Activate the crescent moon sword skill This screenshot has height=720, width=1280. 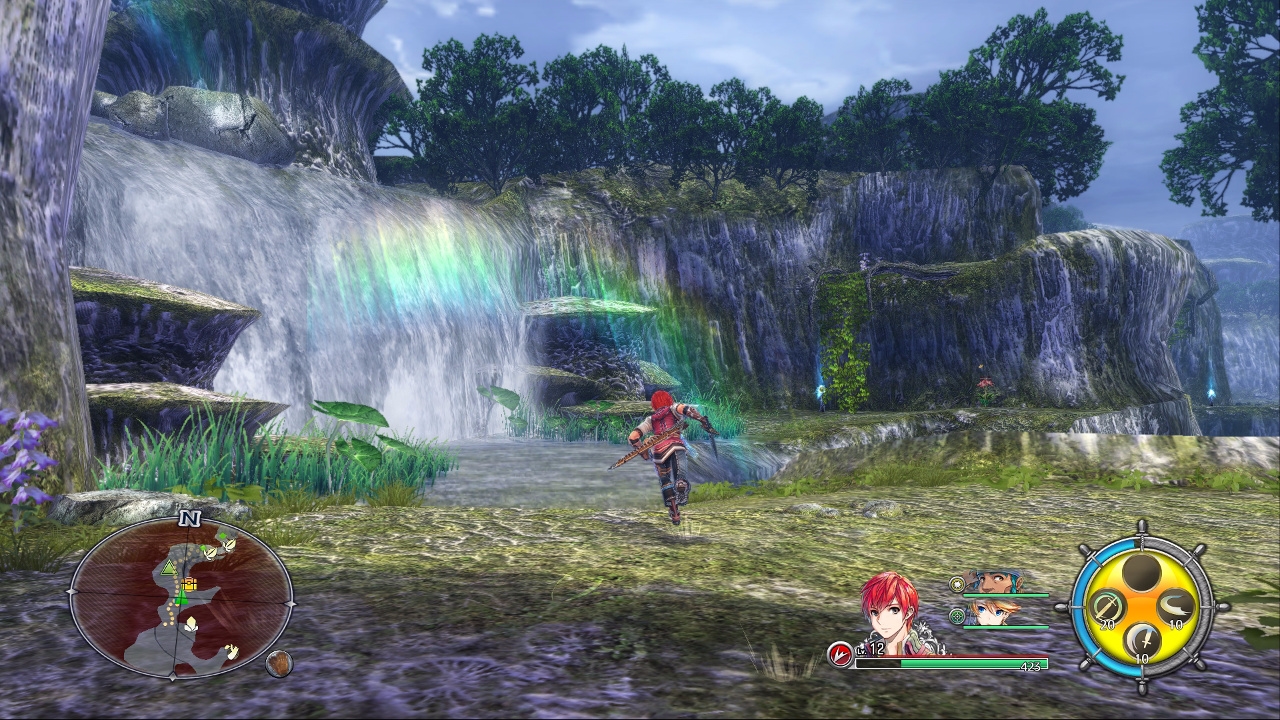[1142, 640]
